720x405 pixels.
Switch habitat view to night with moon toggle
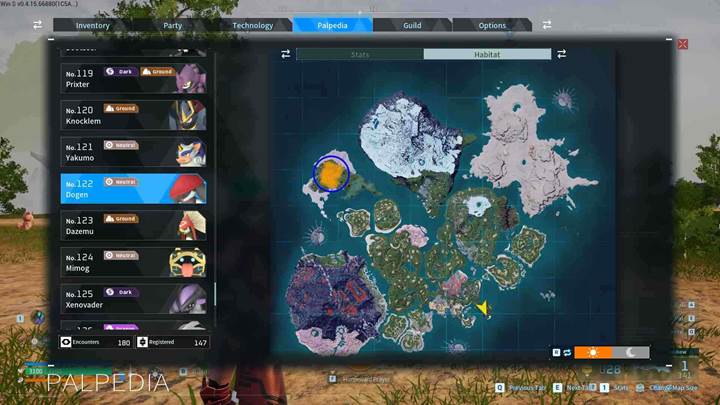coord(631,352)
